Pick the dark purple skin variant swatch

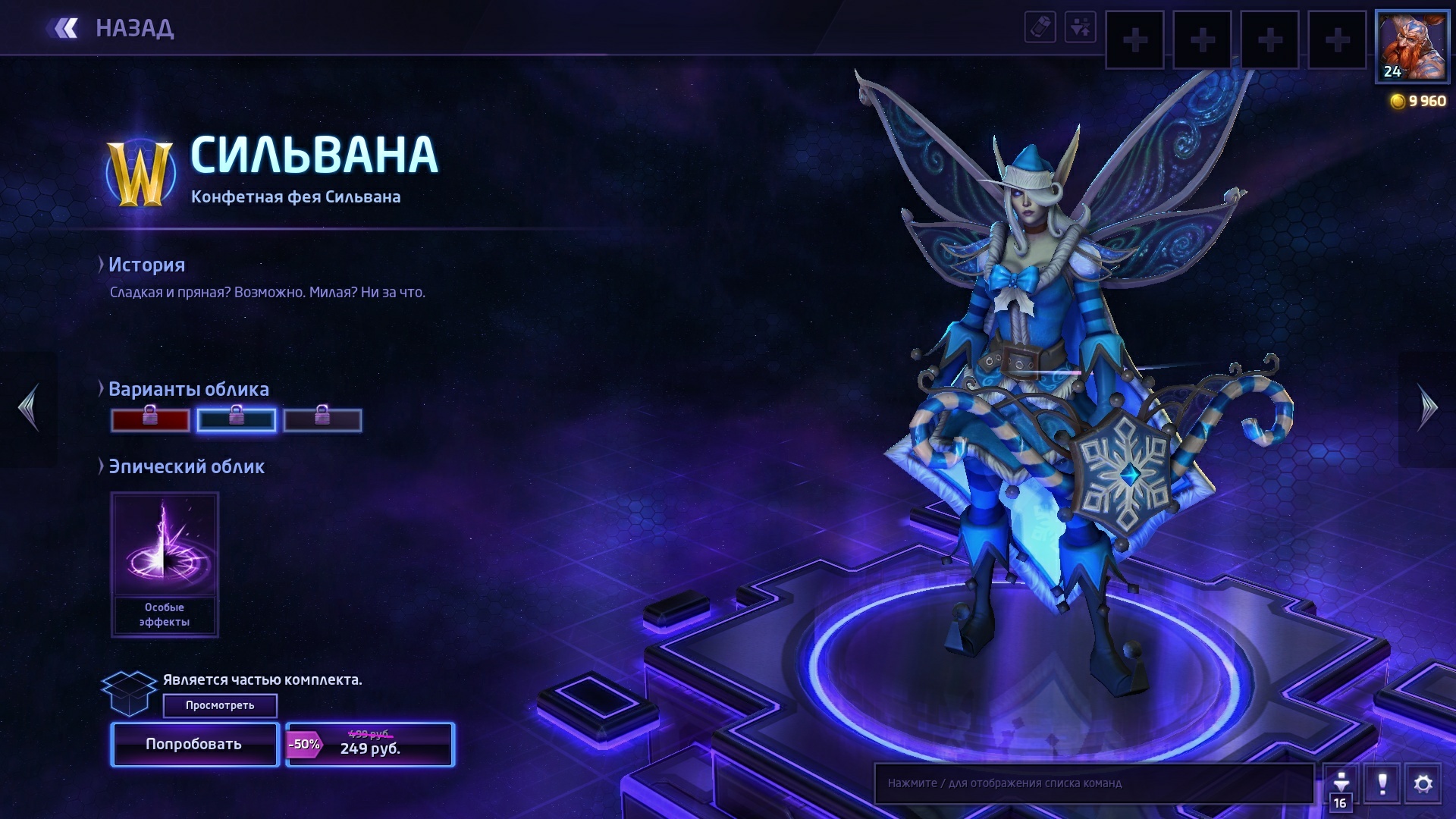[322, 420]
